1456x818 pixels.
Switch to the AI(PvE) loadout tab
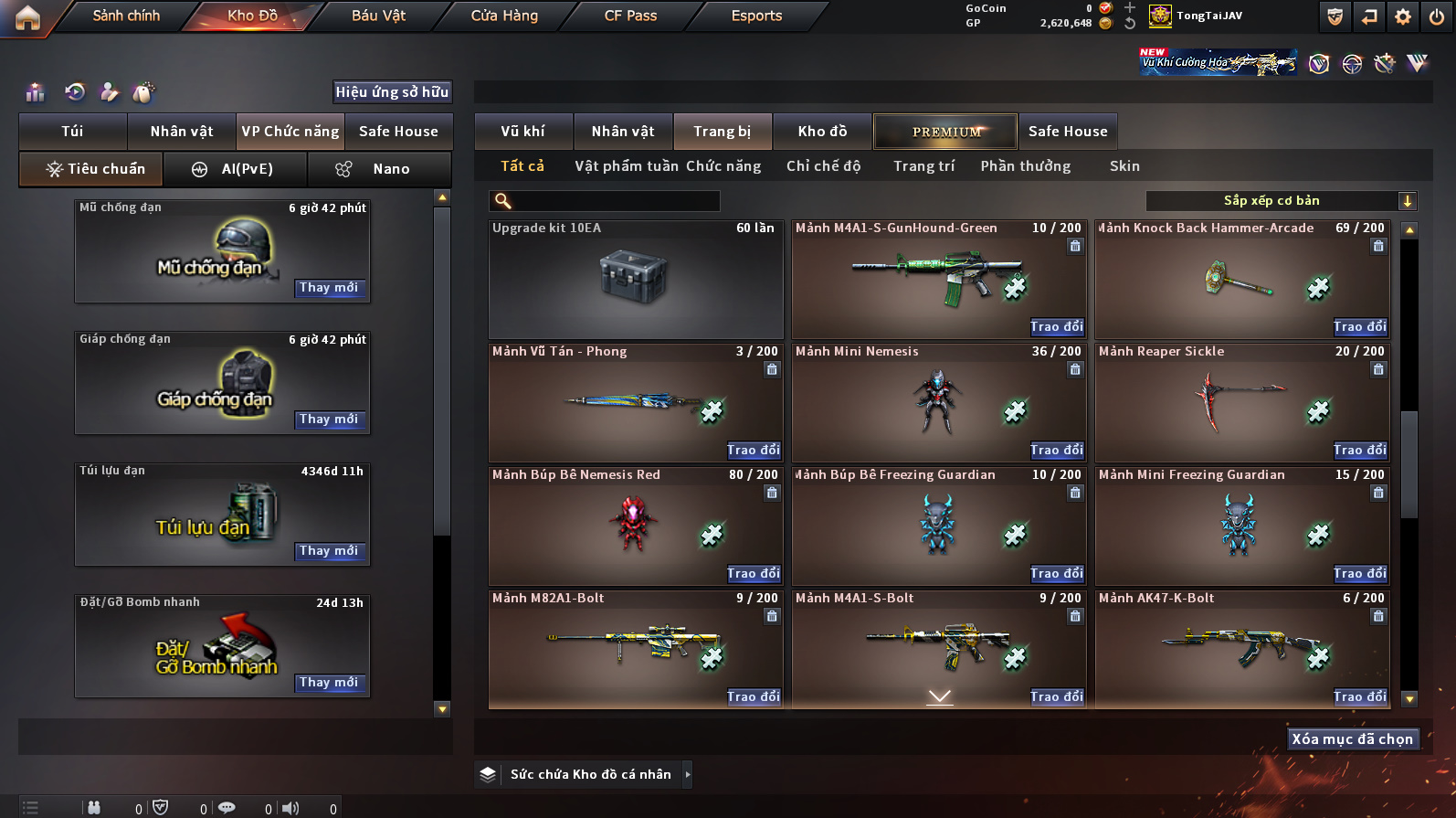tap(235, 169)
